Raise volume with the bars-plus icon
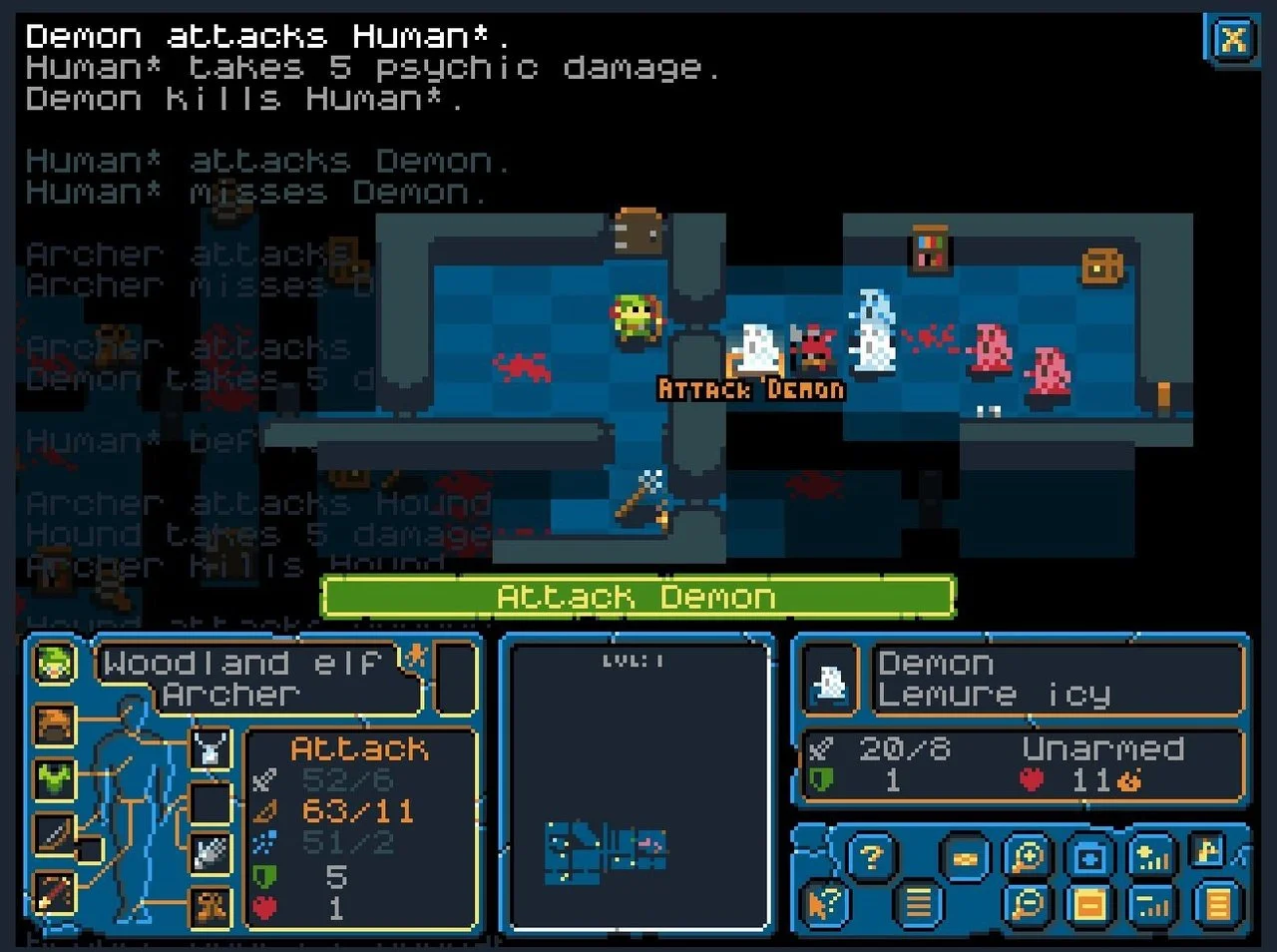This screenshot has width=1277, height=952. pos(1151,855)
